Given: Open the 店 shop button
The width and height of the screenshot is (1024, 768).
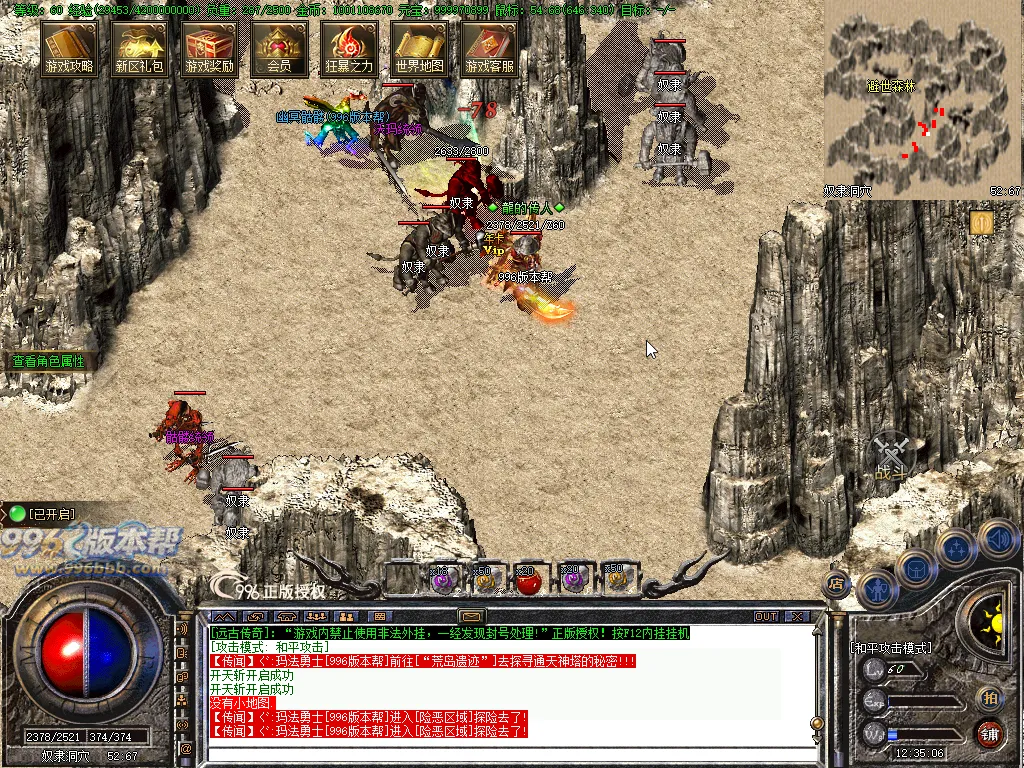Looking at the screenshot, I should pos(837,583).
